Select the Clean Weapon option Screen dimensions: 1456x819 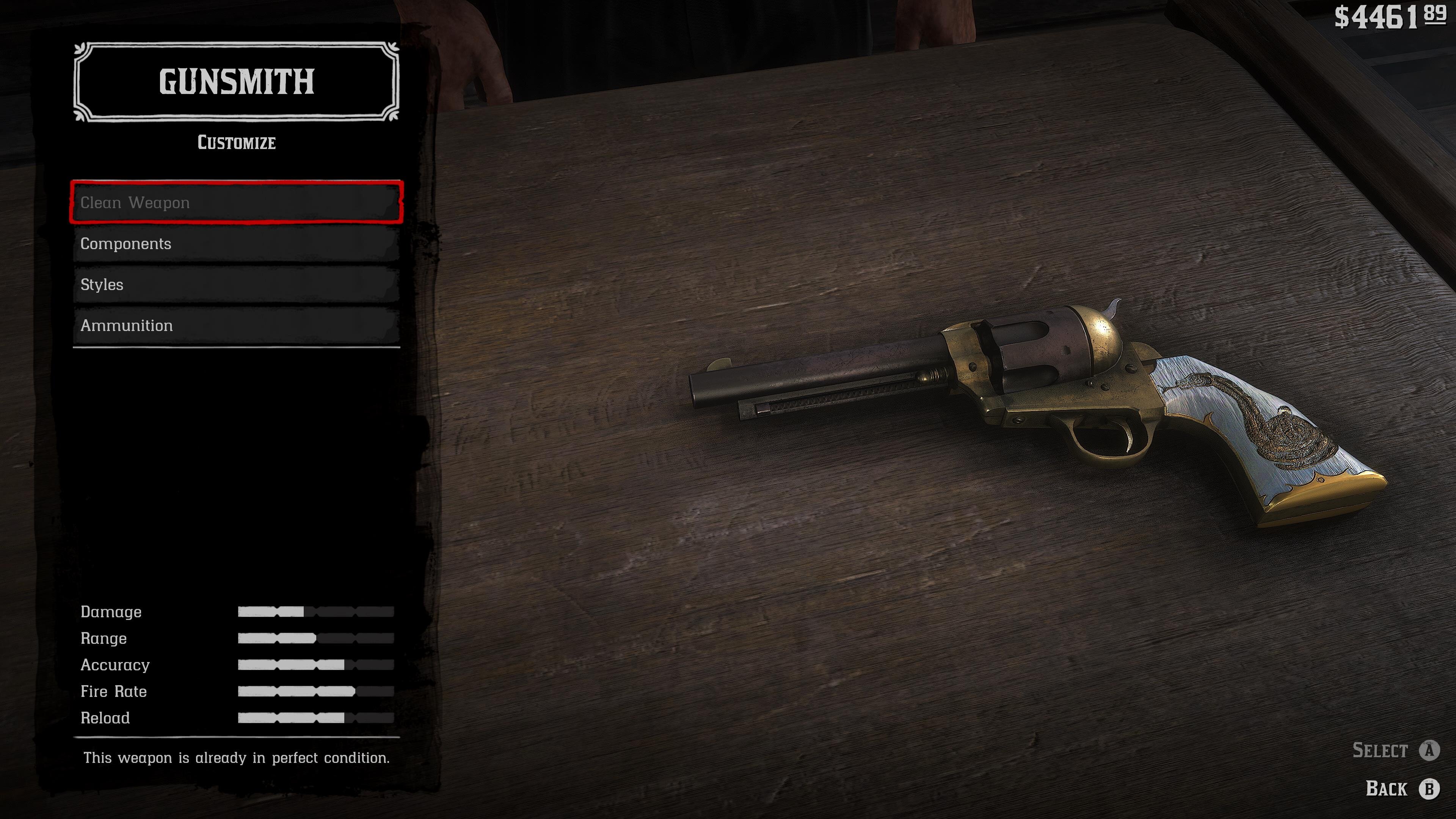(236, 202)
